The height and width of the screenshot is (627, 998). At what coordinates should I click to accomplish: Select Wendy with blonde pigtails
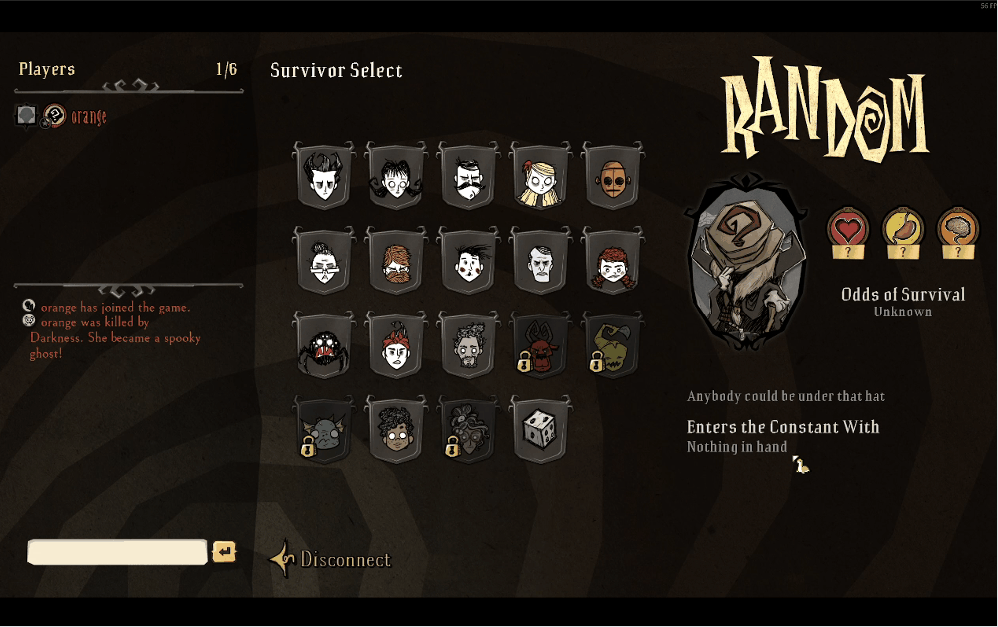click(x=540, y=178)
